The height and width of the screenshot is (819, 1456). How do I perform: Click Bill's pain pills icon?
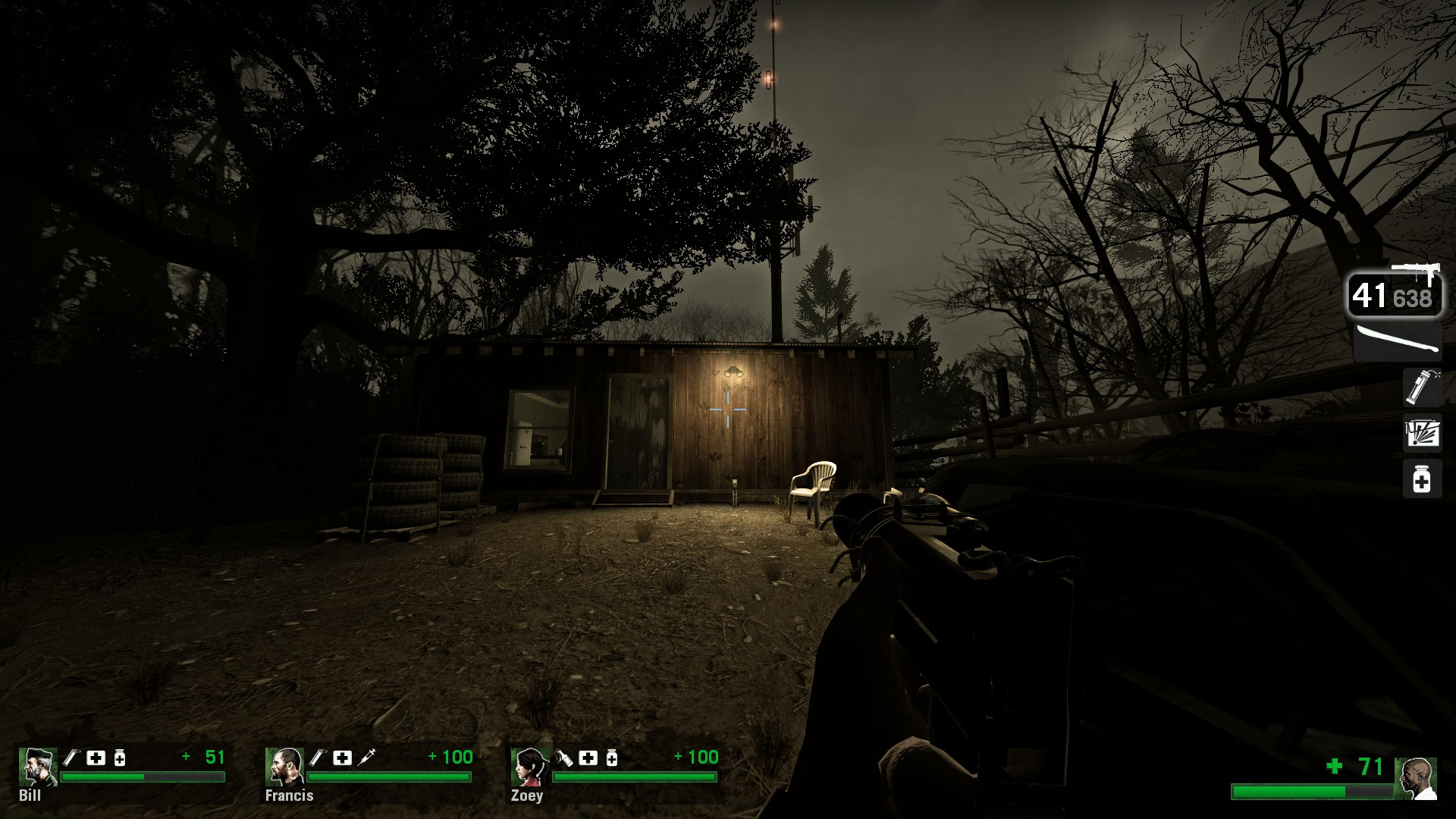119,757
